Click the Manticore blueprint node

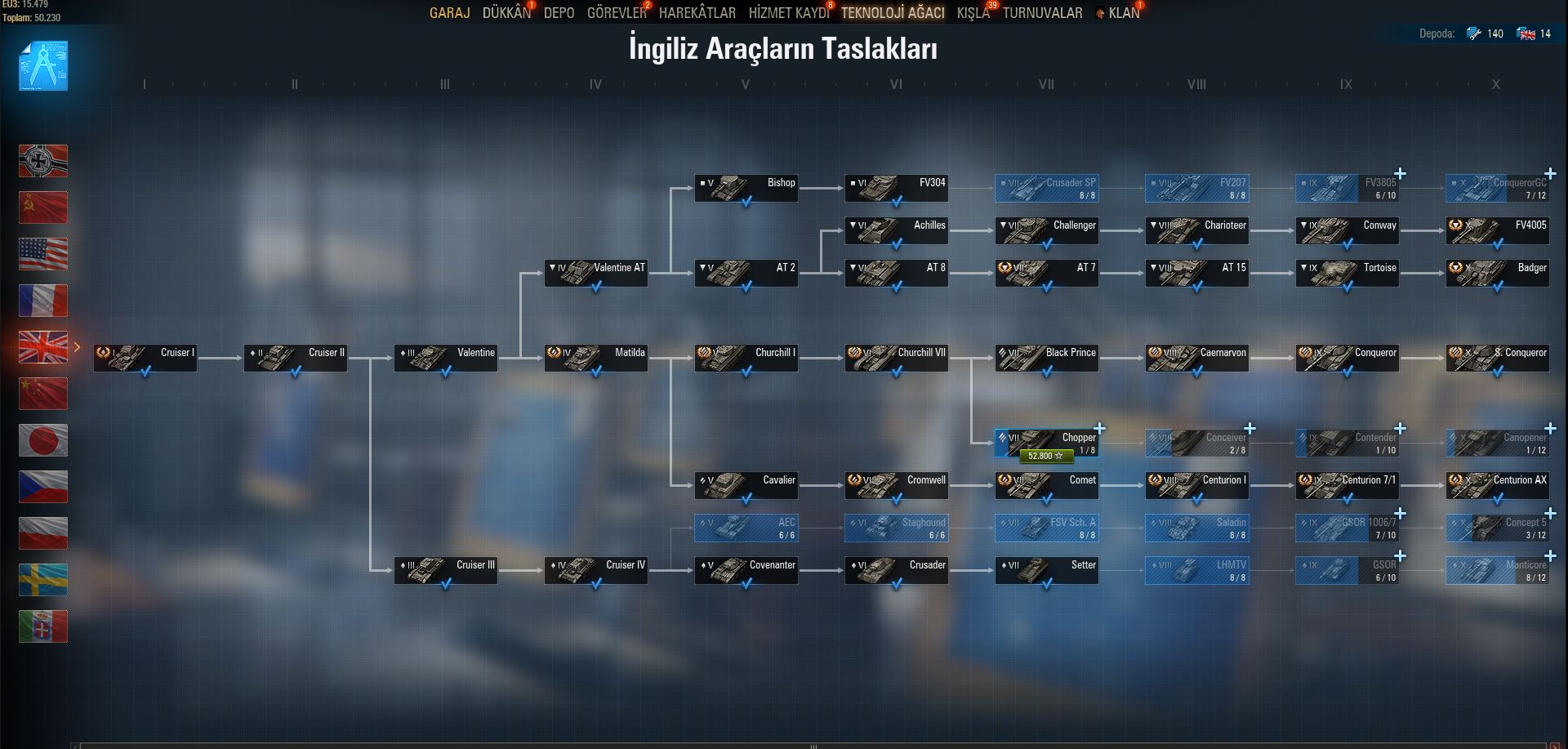pyautogui.click(x=1497, y=570)
